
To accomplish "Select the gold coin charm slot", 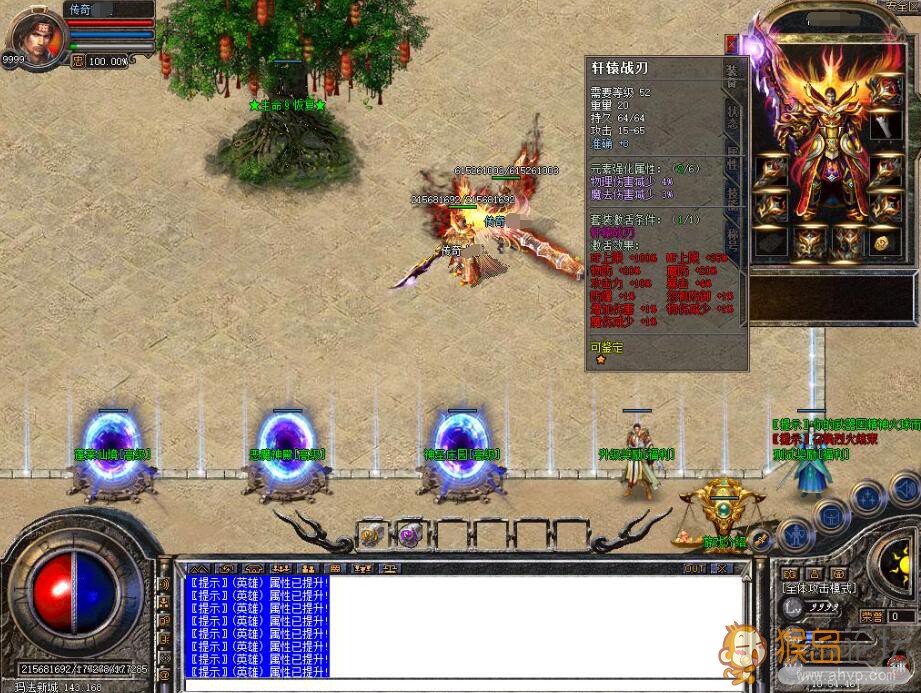I will coord(882,242).
